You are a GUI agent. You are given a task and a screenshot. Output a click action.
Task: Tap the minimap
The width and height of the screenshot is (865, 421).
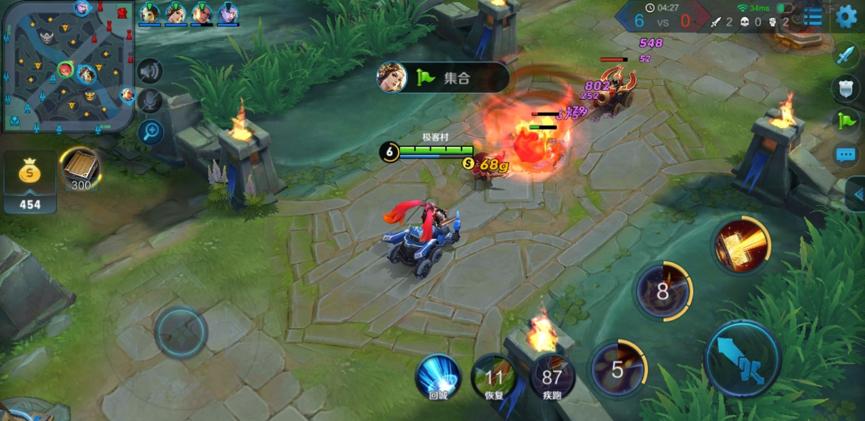tap(68, 66)
